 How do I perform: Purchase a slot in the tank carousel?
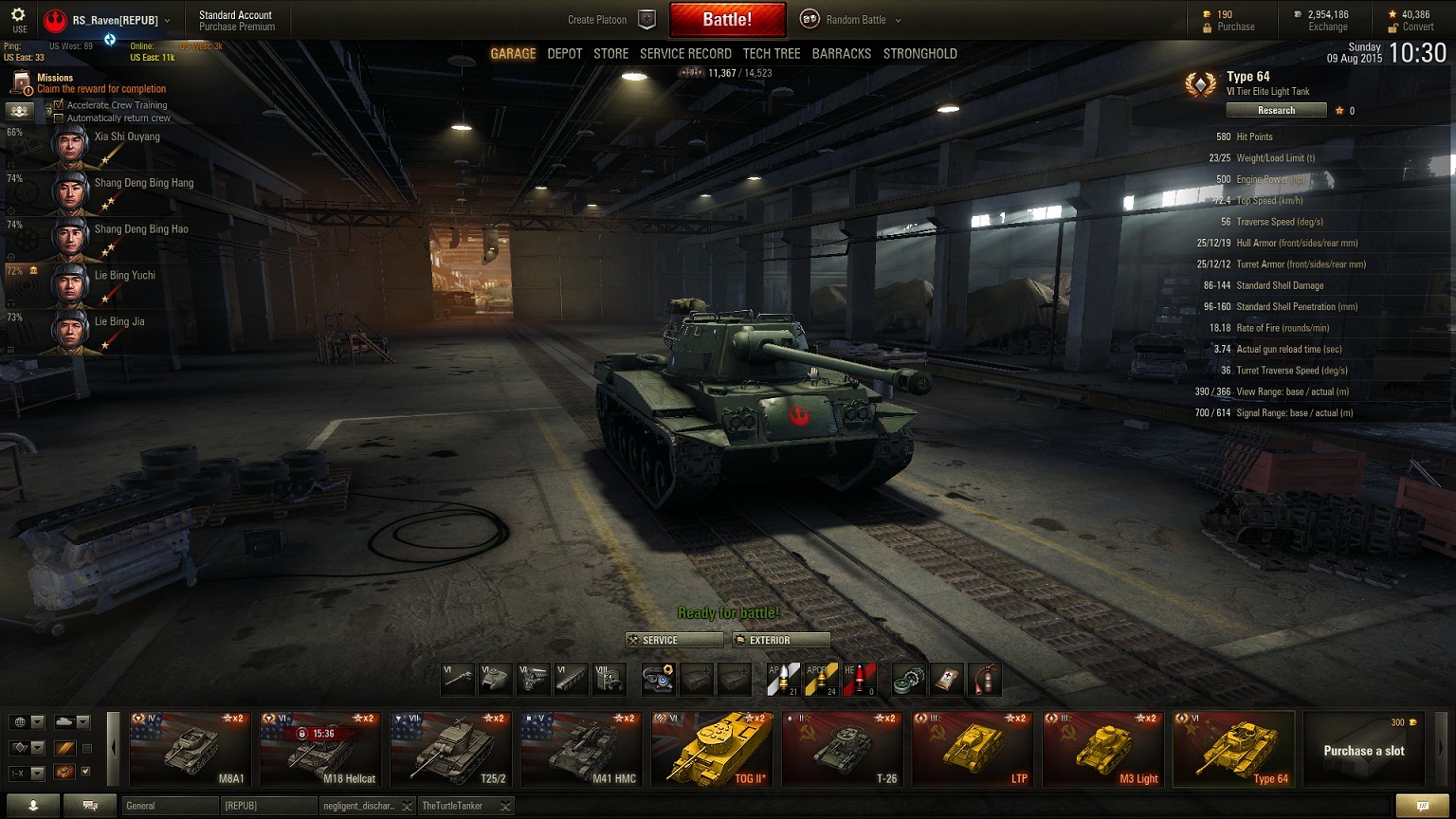point(1364,750)
